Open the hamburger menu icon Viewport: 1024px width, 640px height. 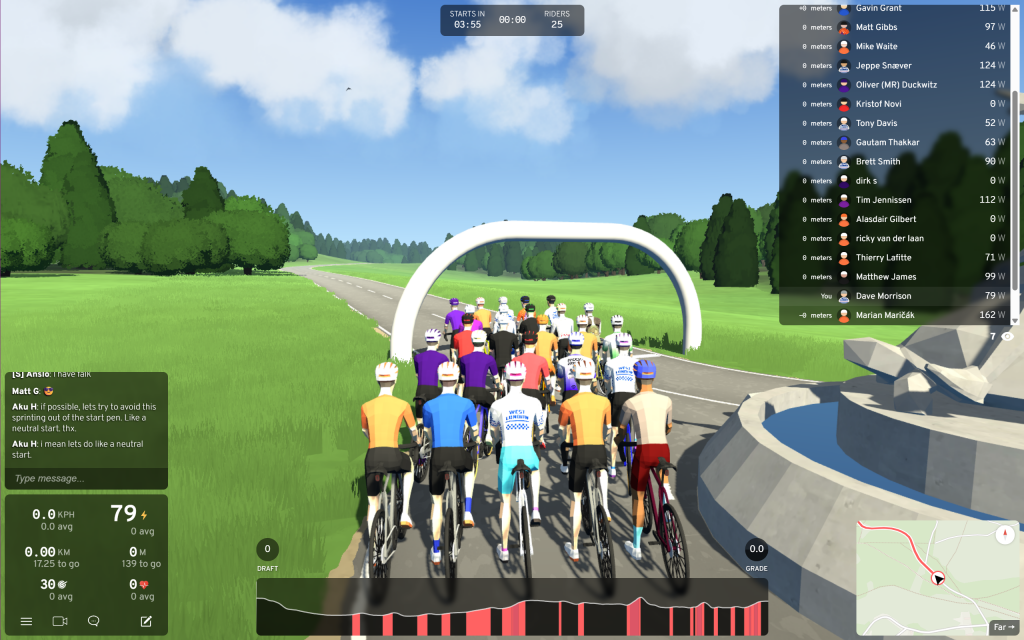click(27, 621)
